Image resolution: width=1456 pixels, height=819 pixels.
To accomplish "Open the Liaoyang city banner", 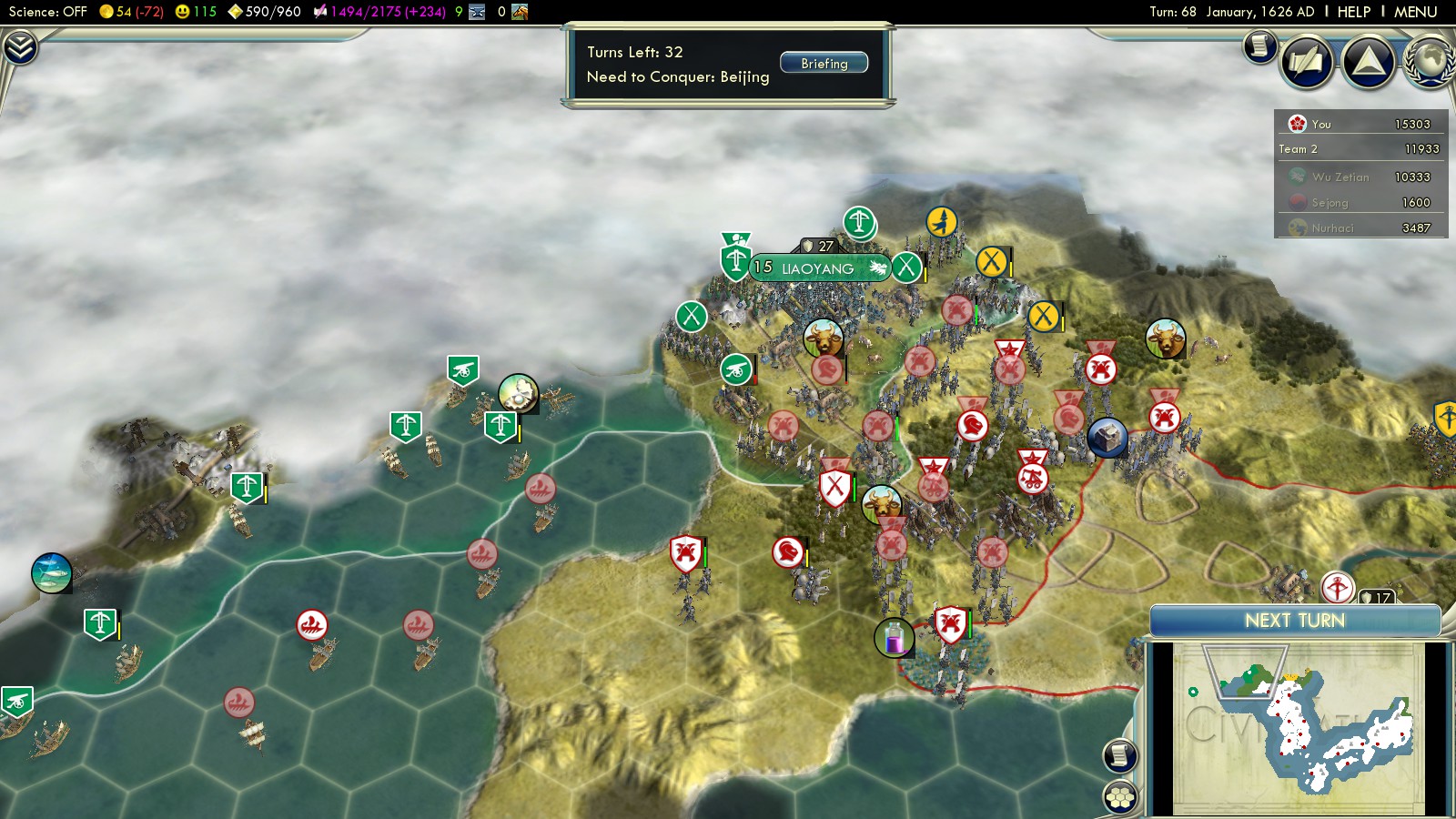I will click(817, 268).
